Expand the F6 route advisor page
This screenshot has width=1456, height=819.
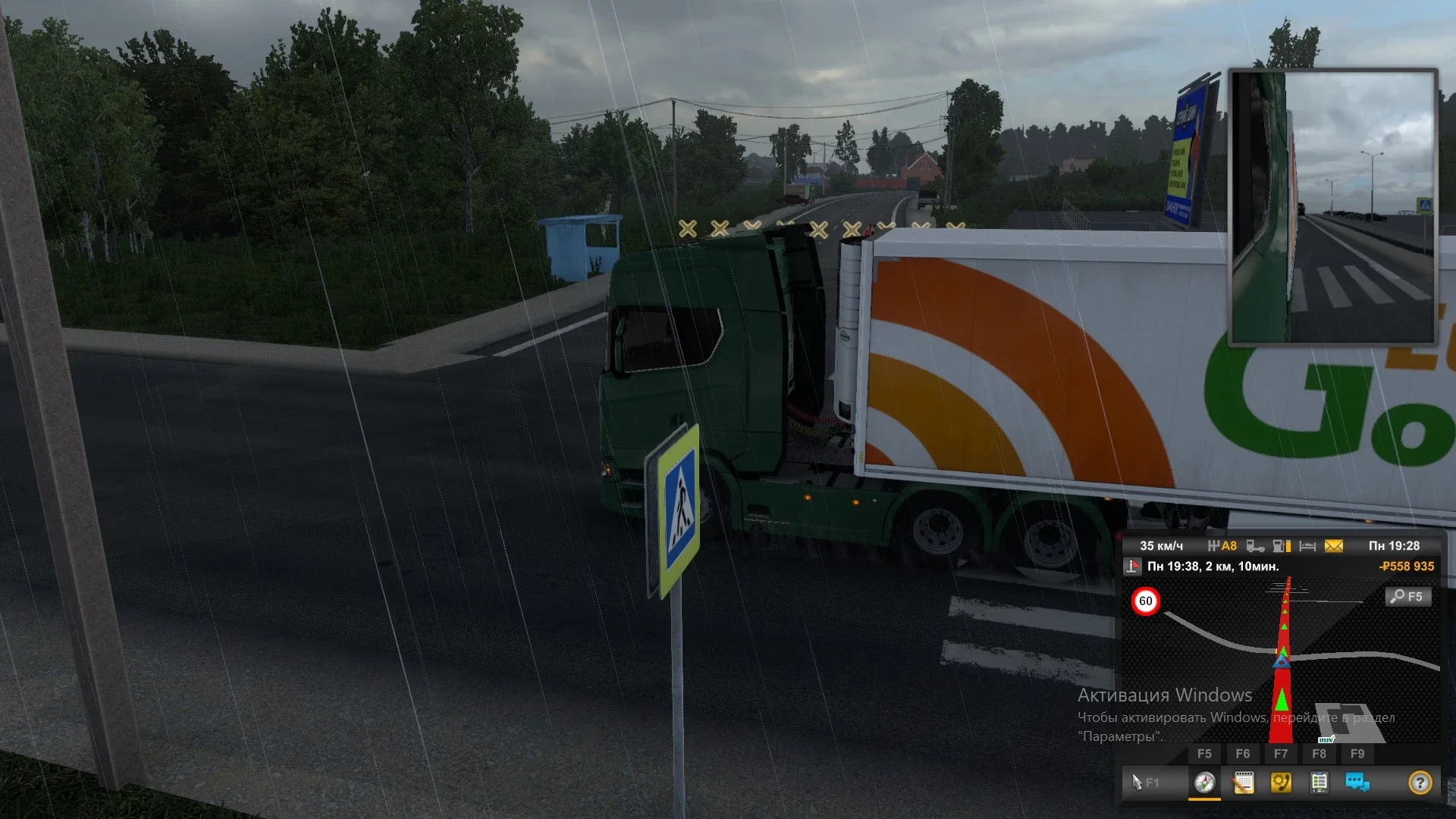(1244, 753)
